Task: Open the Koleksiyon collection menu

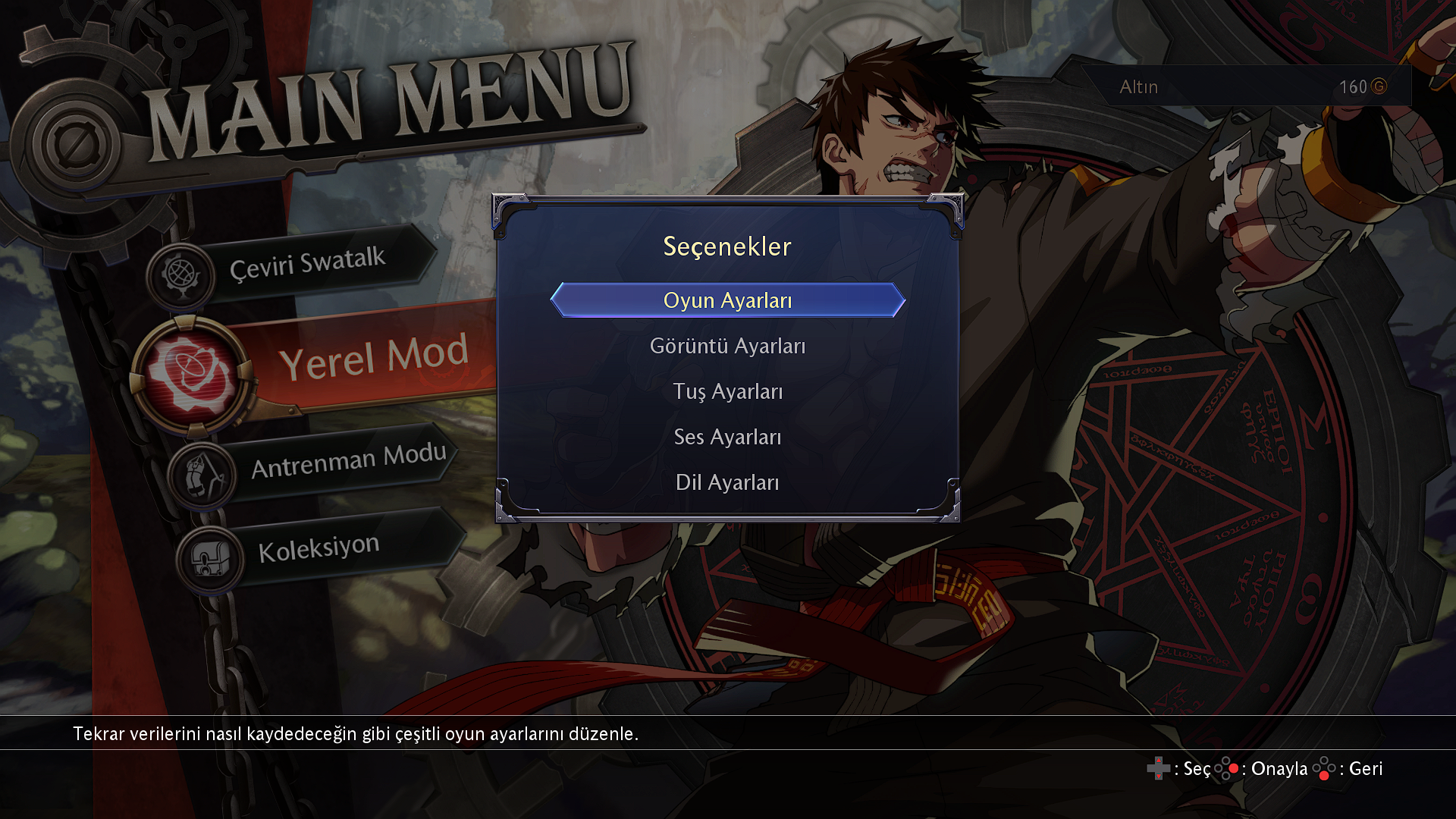Action: click(x=318, y=548)
